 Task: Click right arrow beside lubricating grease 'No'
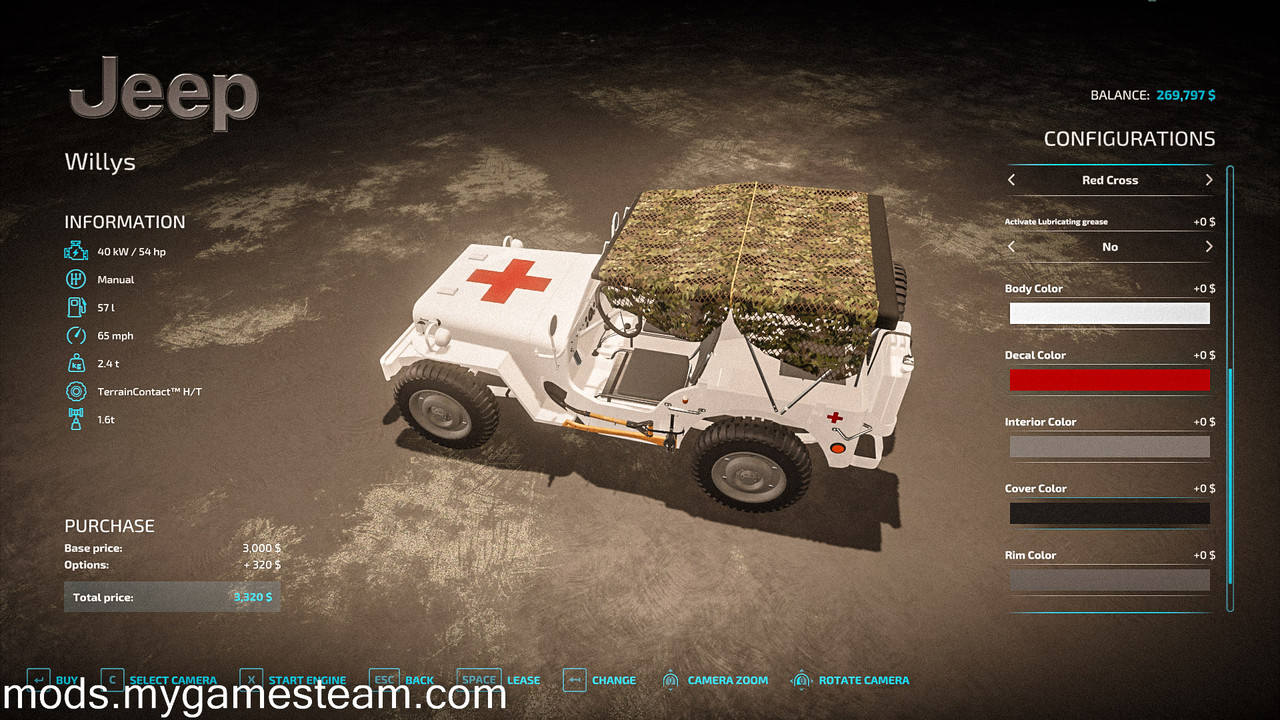pyautogui.click(x=1208, y=247)
